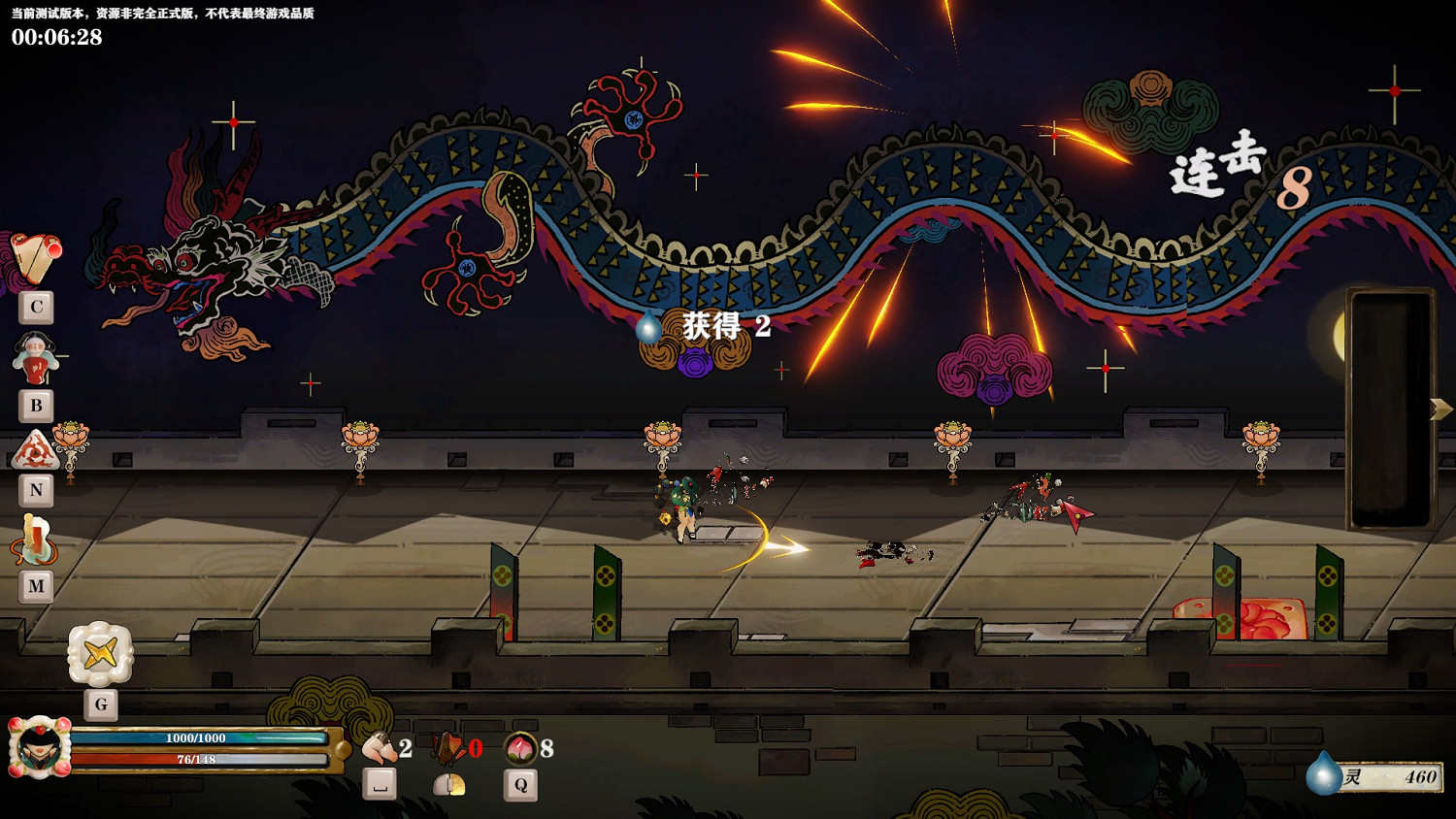Select the scroll skill icon with red dot
This screenshot has width=1456, height=819.
point(36,257)
